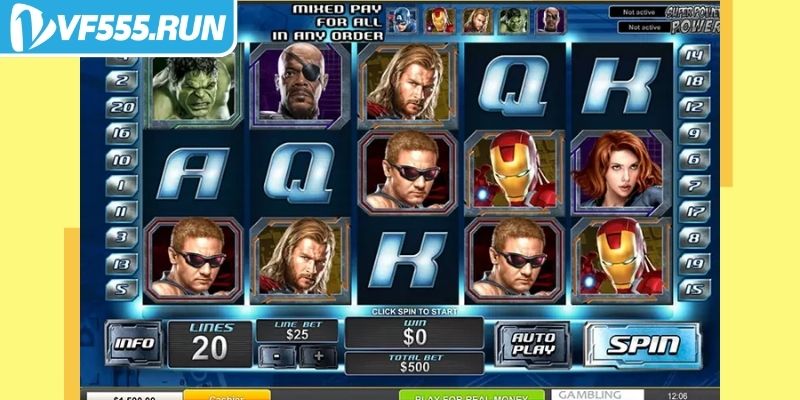
Task: Highlight payline number 13
Action: coord(122,264)
